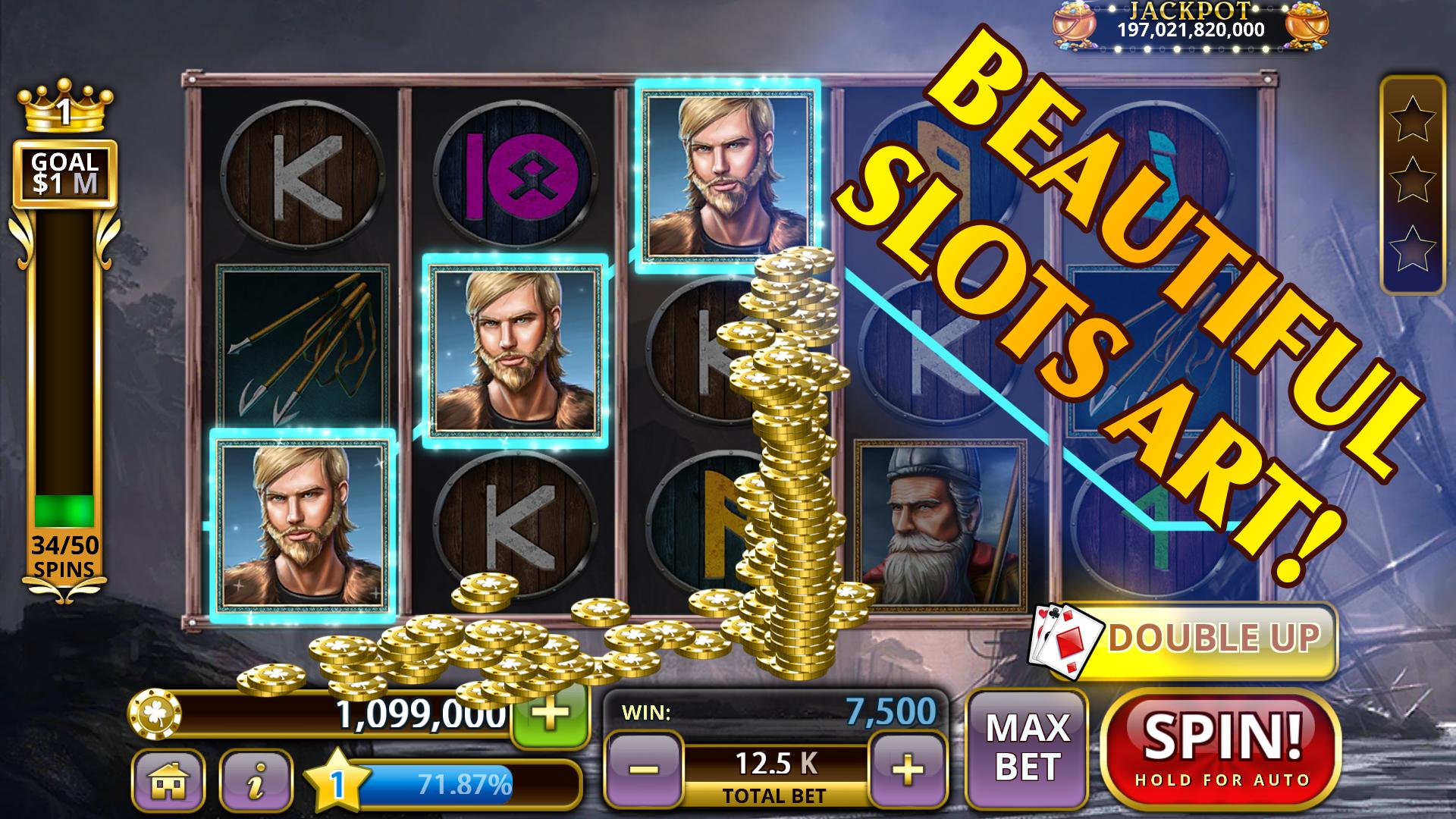Viewport: 1456px width, 819px height.
Task: Click the gold jackpot pot icon
Action: (x=1075, y=25)
